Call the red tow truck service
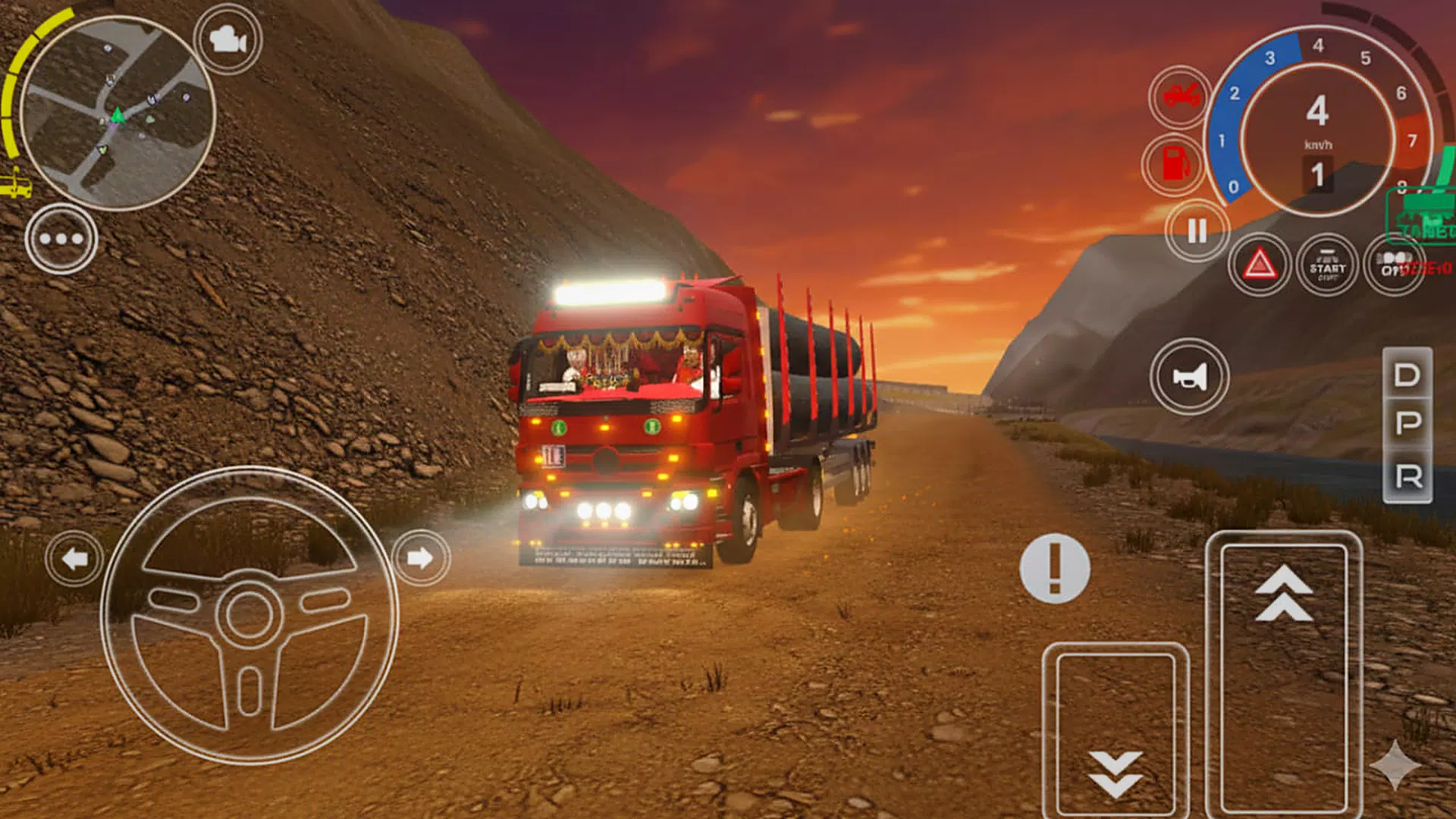Viewport: 1456px width, 819px height. (1180, 96)
